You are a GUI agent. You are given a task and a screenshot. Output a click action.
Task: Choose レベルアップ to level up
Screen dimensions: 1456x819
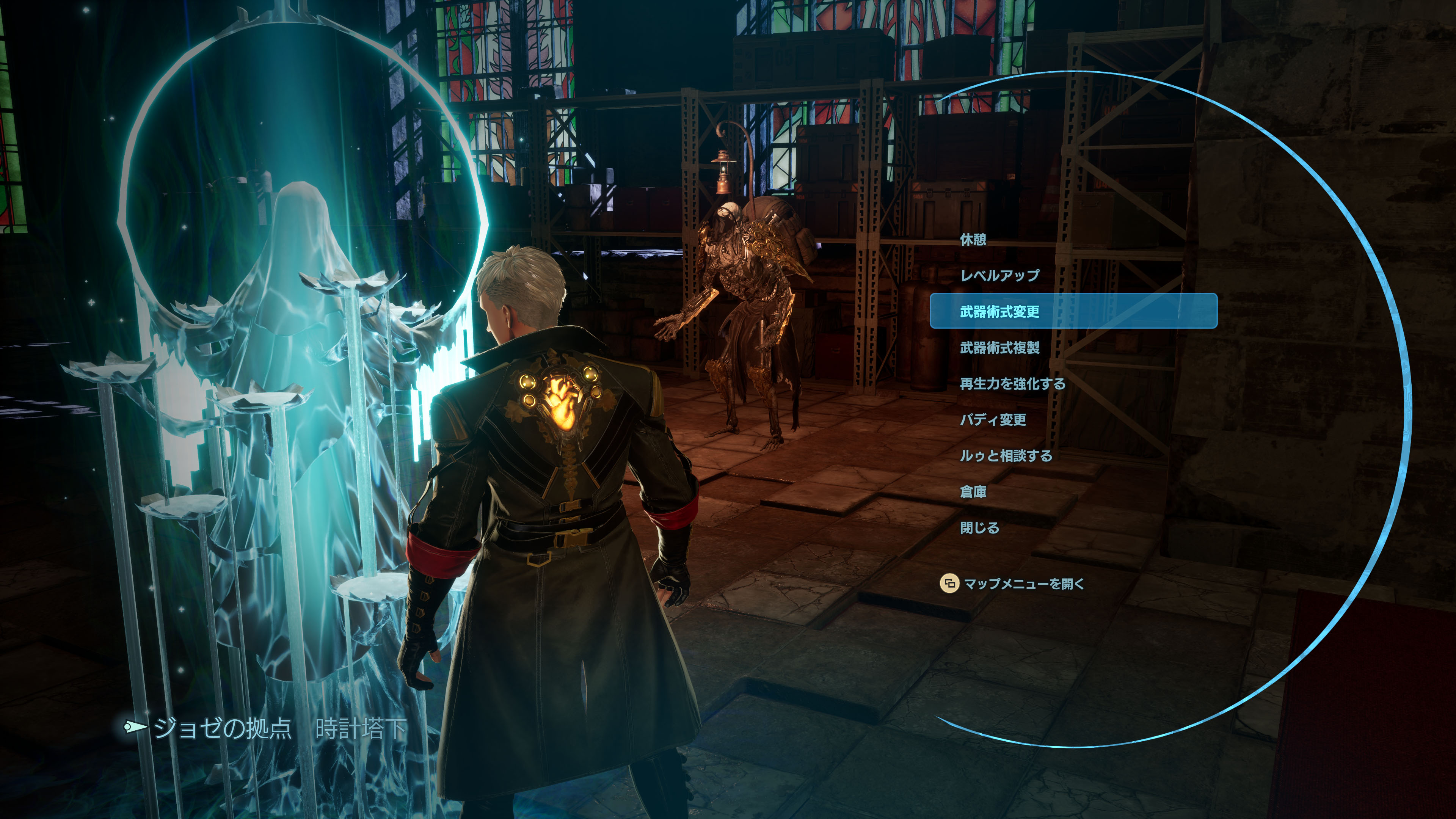(999, 275)
